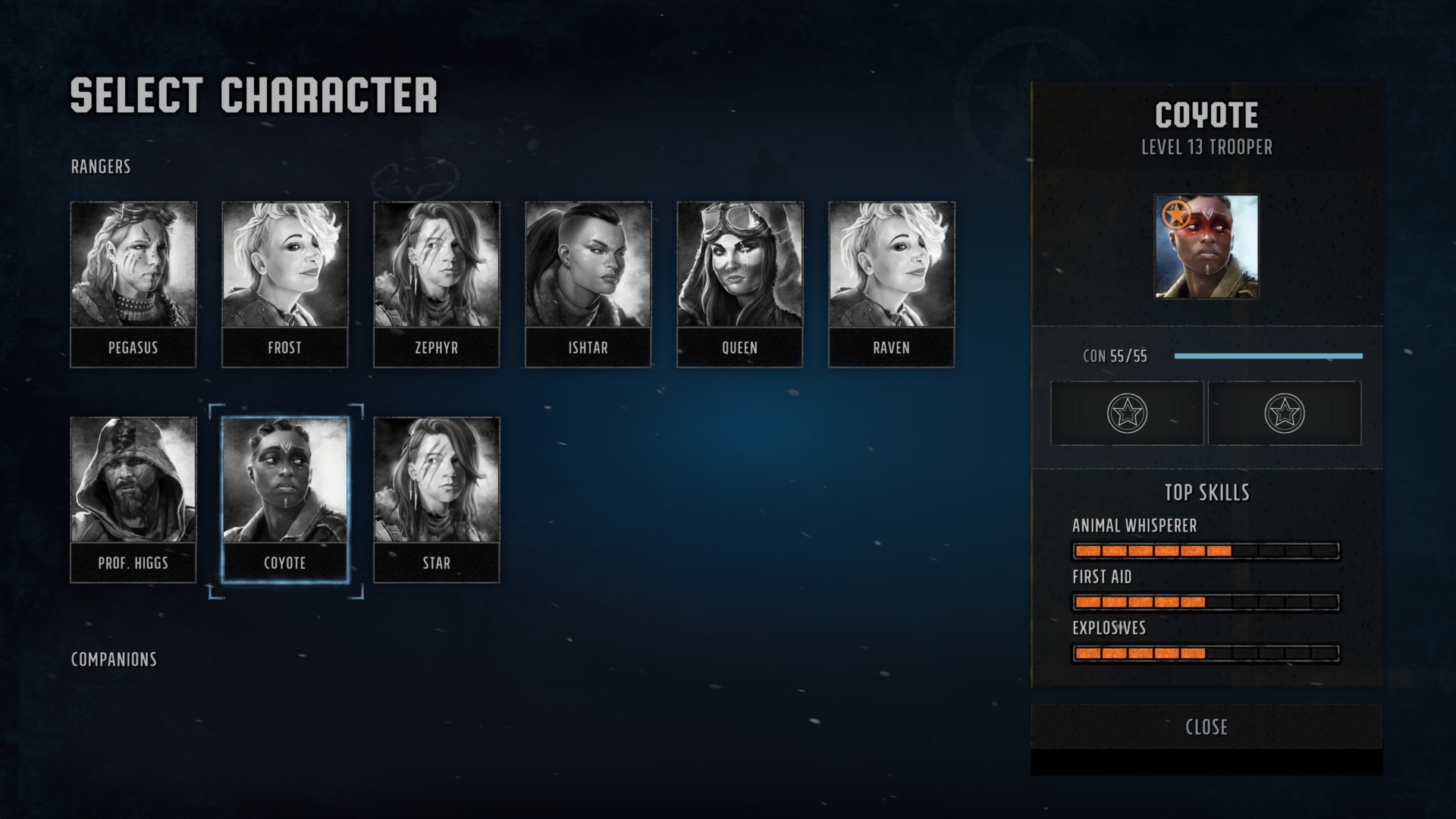Image resolution: width=1456 pixels, height=819 pixels.
Task: Select the Ishtar ranger card
Action: [588, 284]
